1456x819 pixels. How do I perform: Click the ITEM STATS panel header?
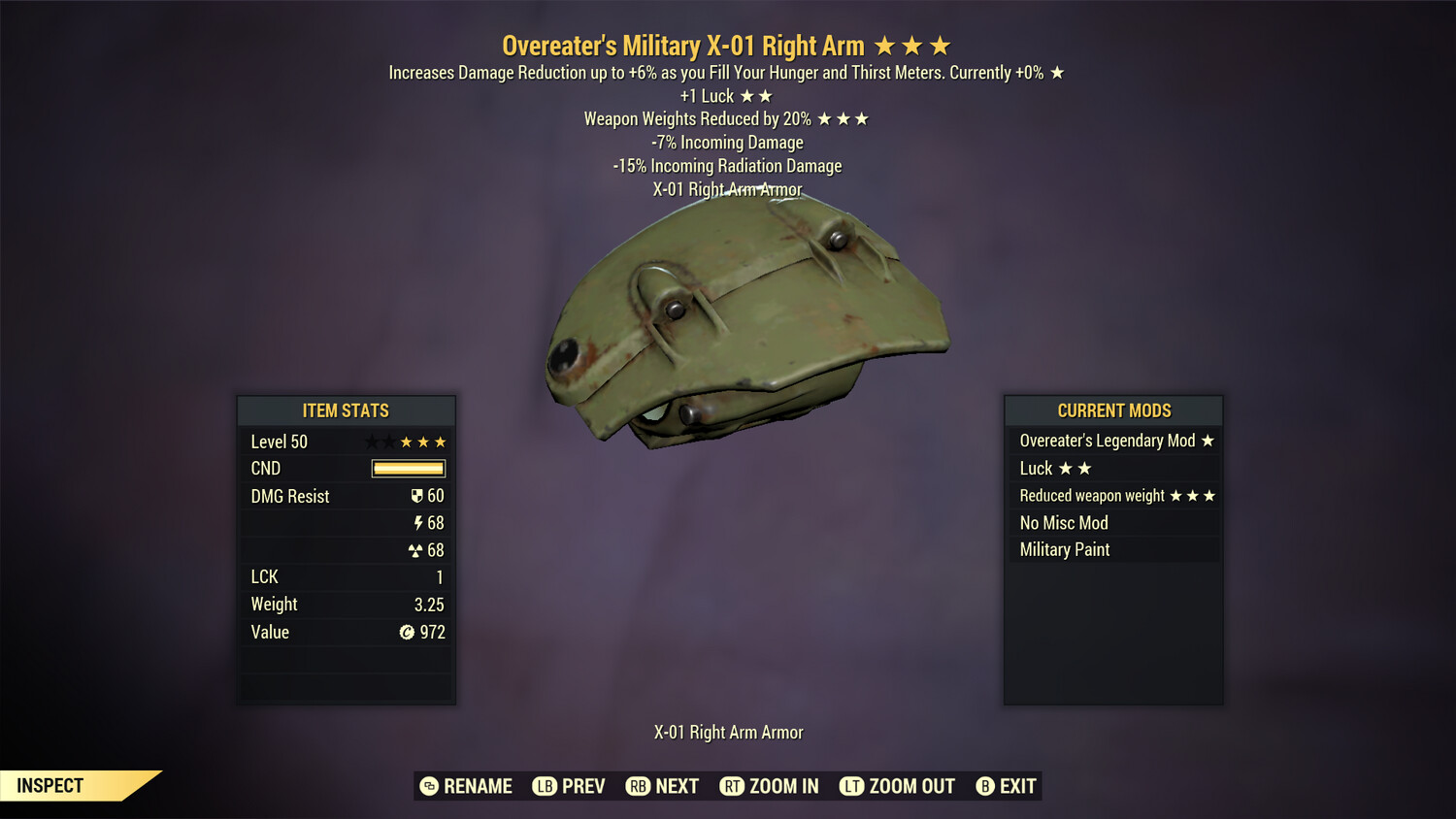(346, 410)
